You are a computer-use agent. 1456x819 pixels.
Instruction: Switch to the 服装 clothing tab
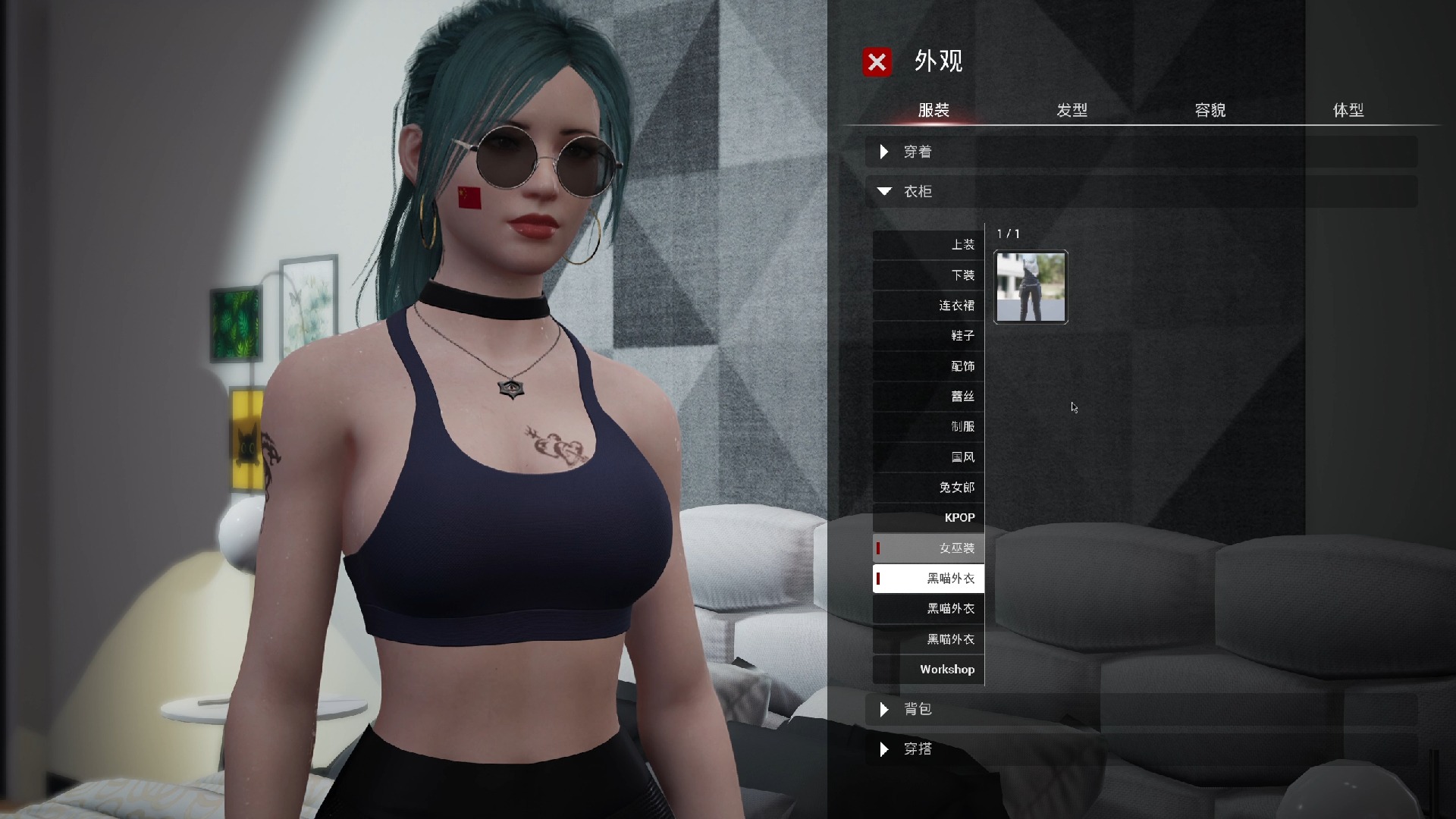click(934, 111)
